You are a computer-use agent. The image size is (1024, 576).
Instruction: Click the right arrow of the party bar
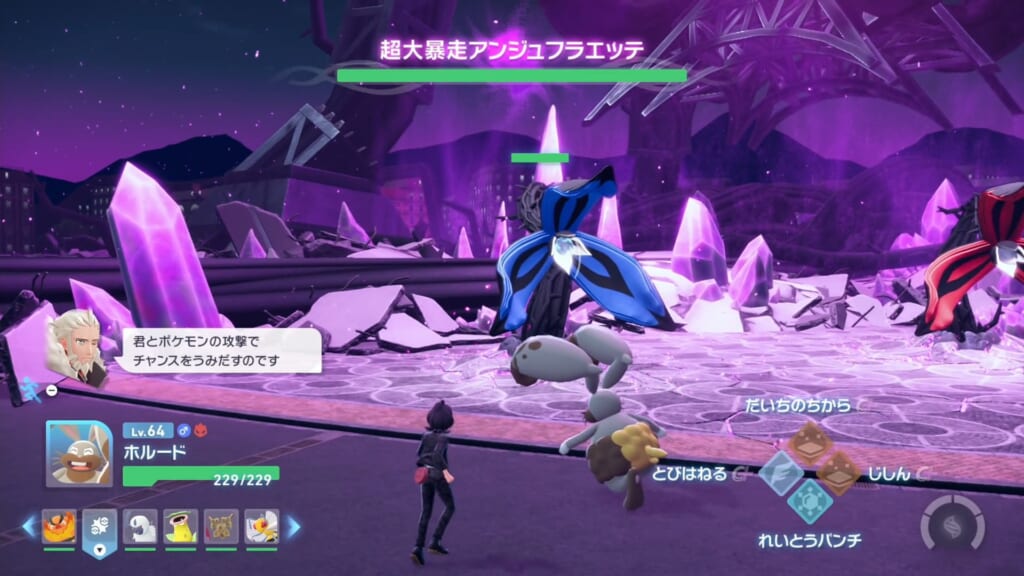293,526
